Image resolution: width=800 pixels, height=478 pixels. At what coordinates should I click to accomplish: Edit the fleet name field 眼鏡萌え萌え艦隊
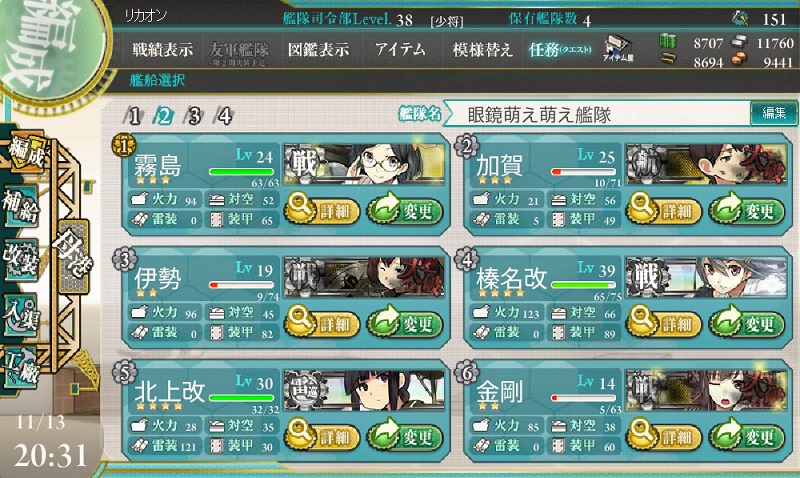(600, 115)
